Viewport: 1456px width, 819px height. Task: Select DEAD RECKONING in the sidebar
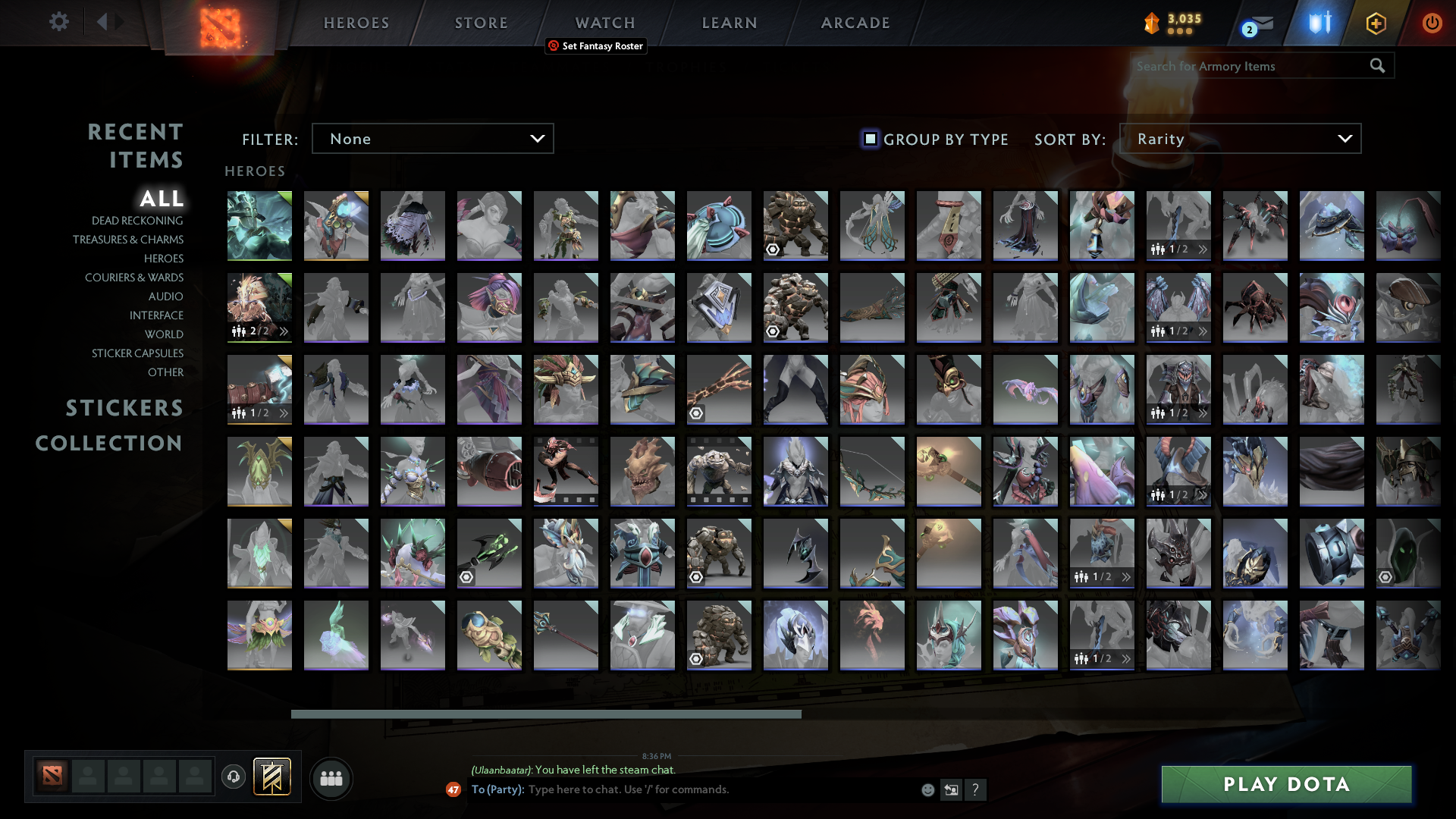[136, 220]
